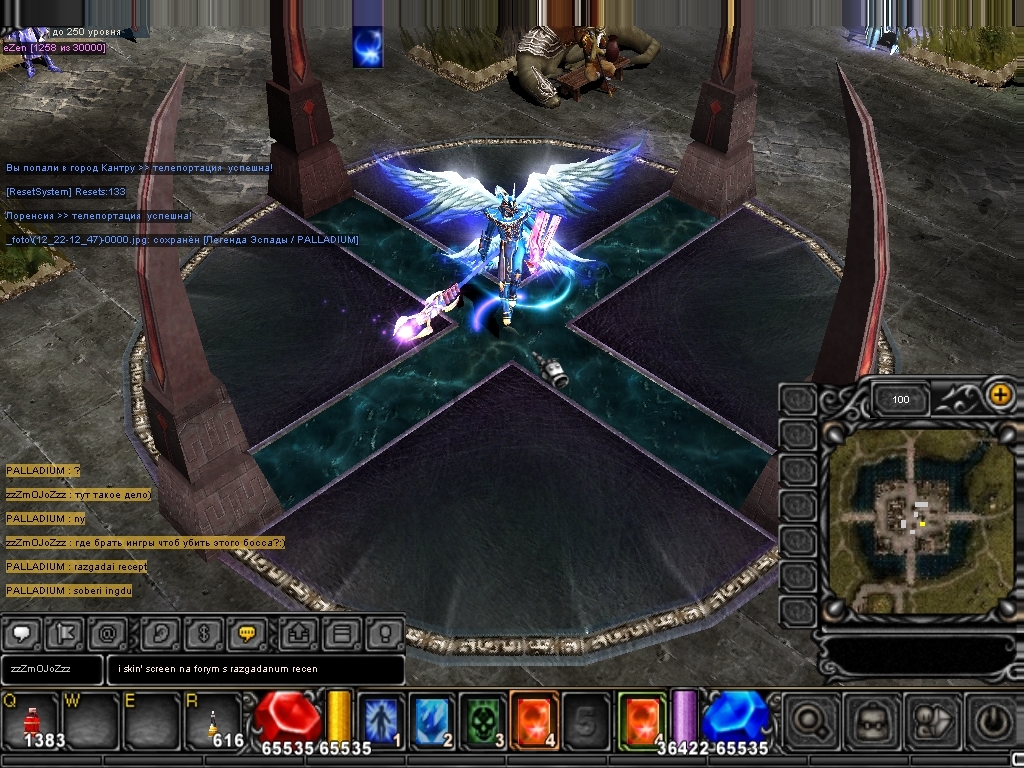Select the flag icon chat button
This screenshot has height=768, width=1024.
point(66,633)
